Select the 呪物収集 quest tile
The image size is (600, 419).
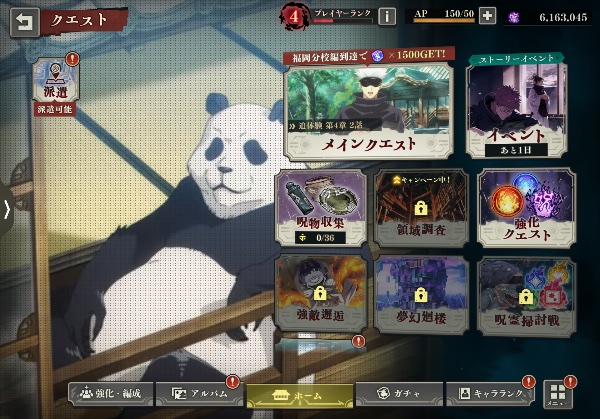coord(318,207)
